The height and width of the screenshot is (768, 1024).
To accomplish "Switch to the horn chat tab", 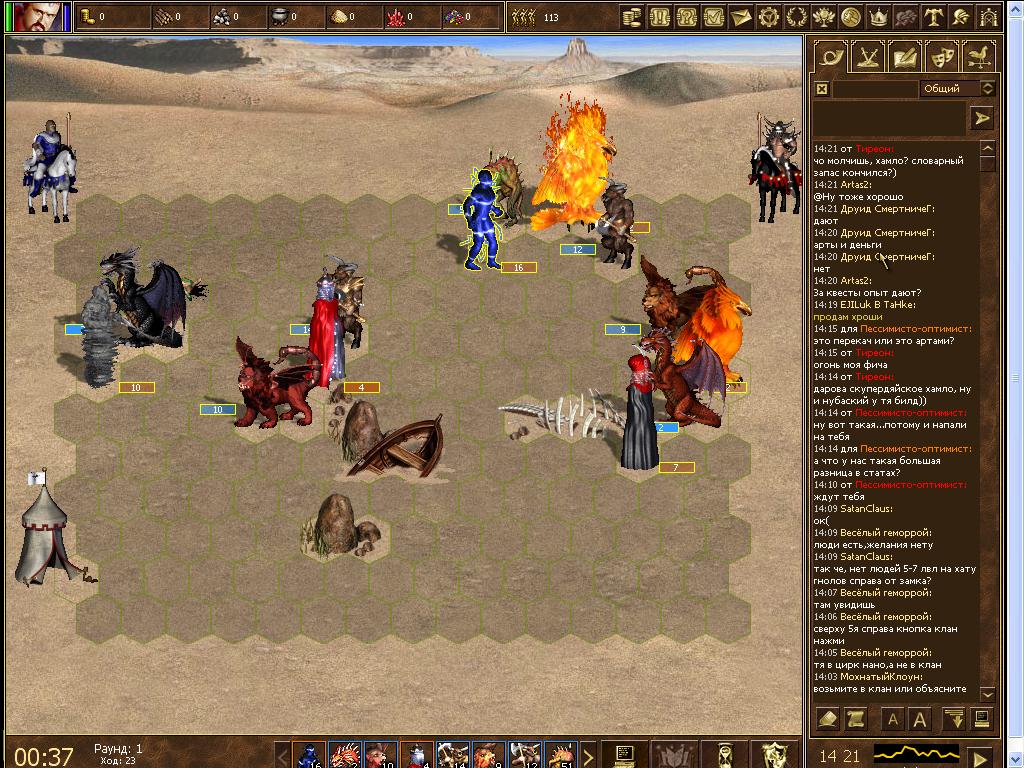I will (x=828, y=57).
